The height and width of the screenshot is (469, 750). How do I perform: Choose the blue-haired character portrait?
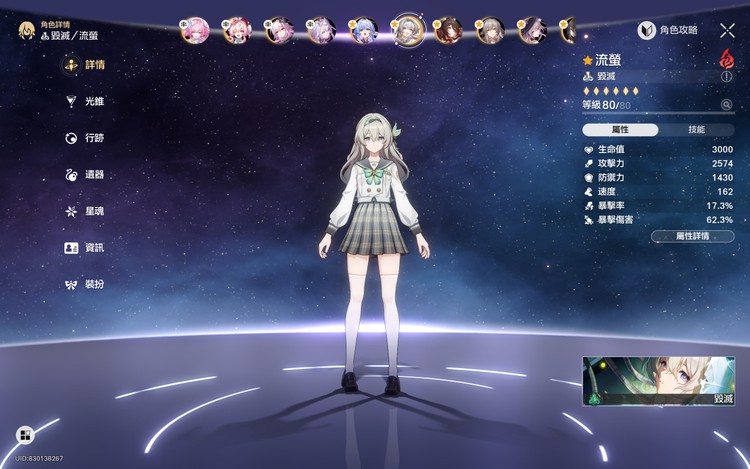tap(364, 30)
